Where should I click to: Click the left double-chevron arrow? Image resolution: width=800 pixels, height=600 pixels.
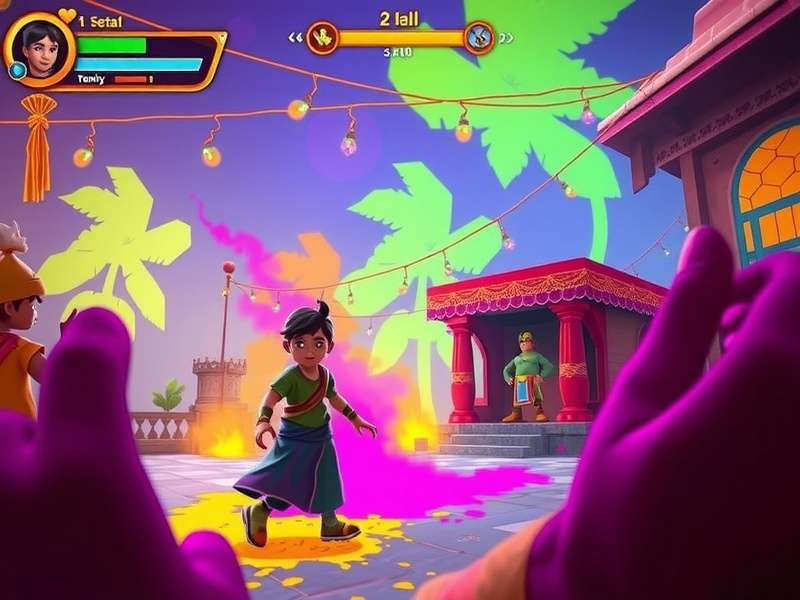295,39
